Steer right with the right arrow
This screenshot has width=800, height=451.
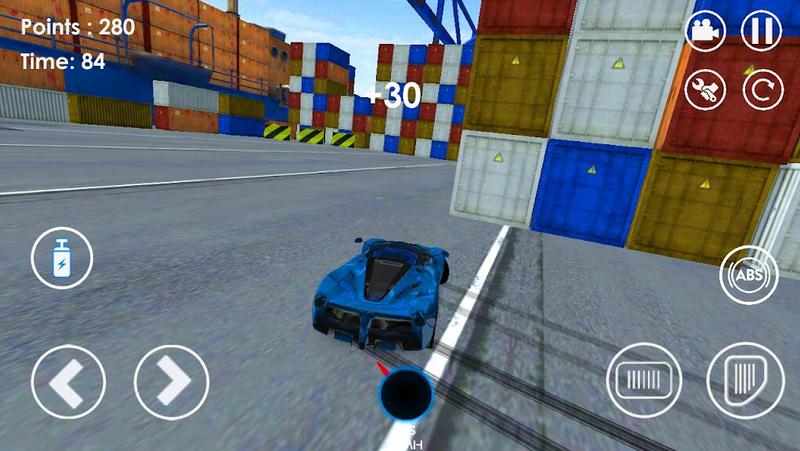pyautogui.click(x=171, y=382)
